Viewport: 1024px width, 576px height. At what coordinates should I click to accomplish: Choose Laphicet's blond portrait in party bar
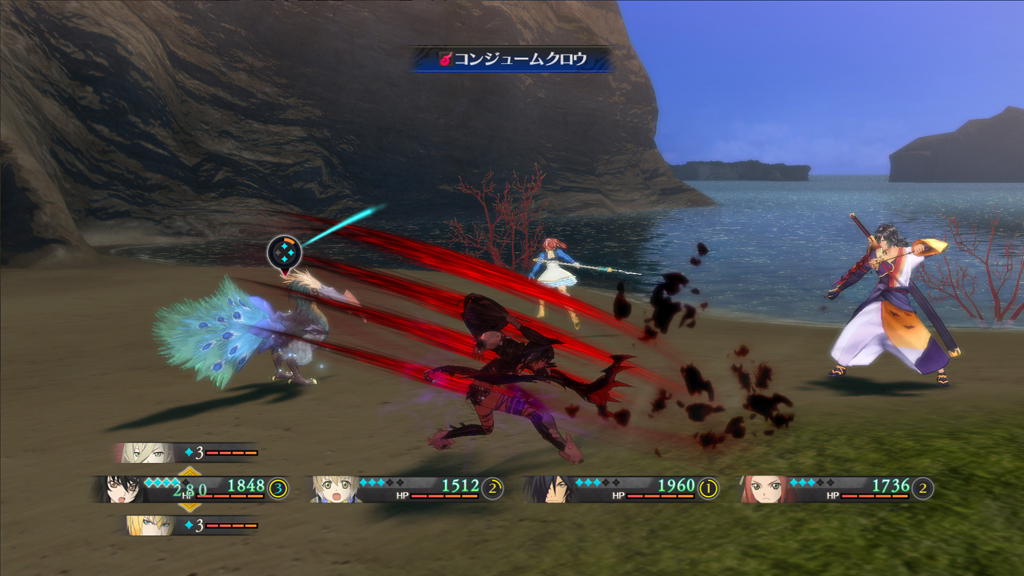(x=335, y=489)
